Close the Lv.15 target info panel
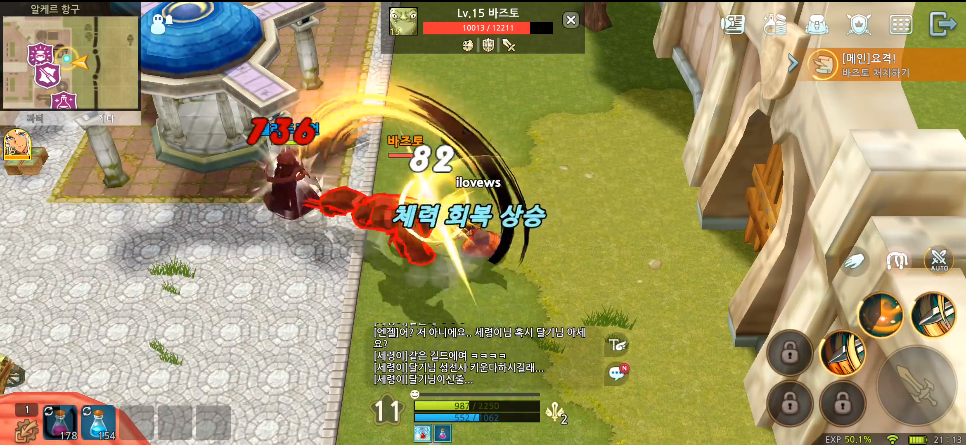The image size is (966, 445). [570, 20]
